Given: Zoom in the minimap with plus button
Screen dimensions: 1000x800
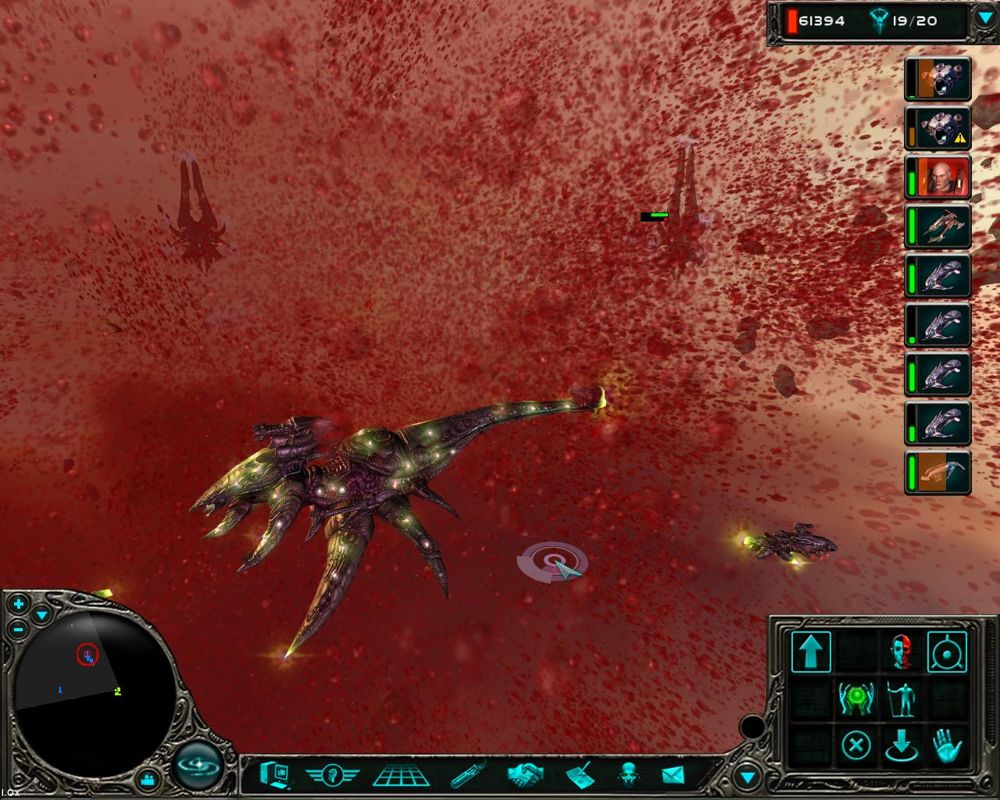Looking at the screenshot, I should click(x=19, y=604).
